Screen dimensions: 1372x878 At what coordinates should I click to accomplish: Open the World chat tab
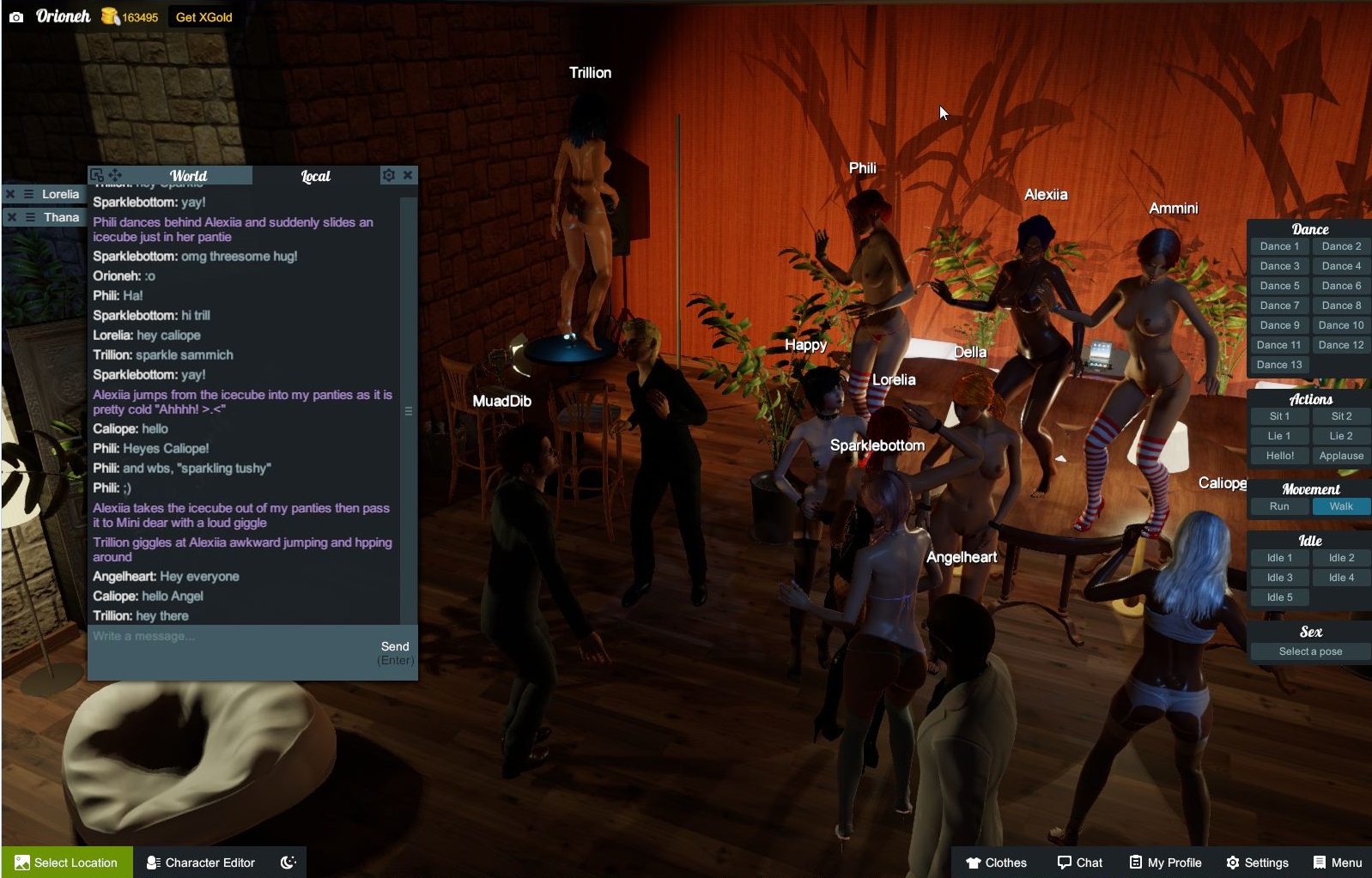[188, 176]
